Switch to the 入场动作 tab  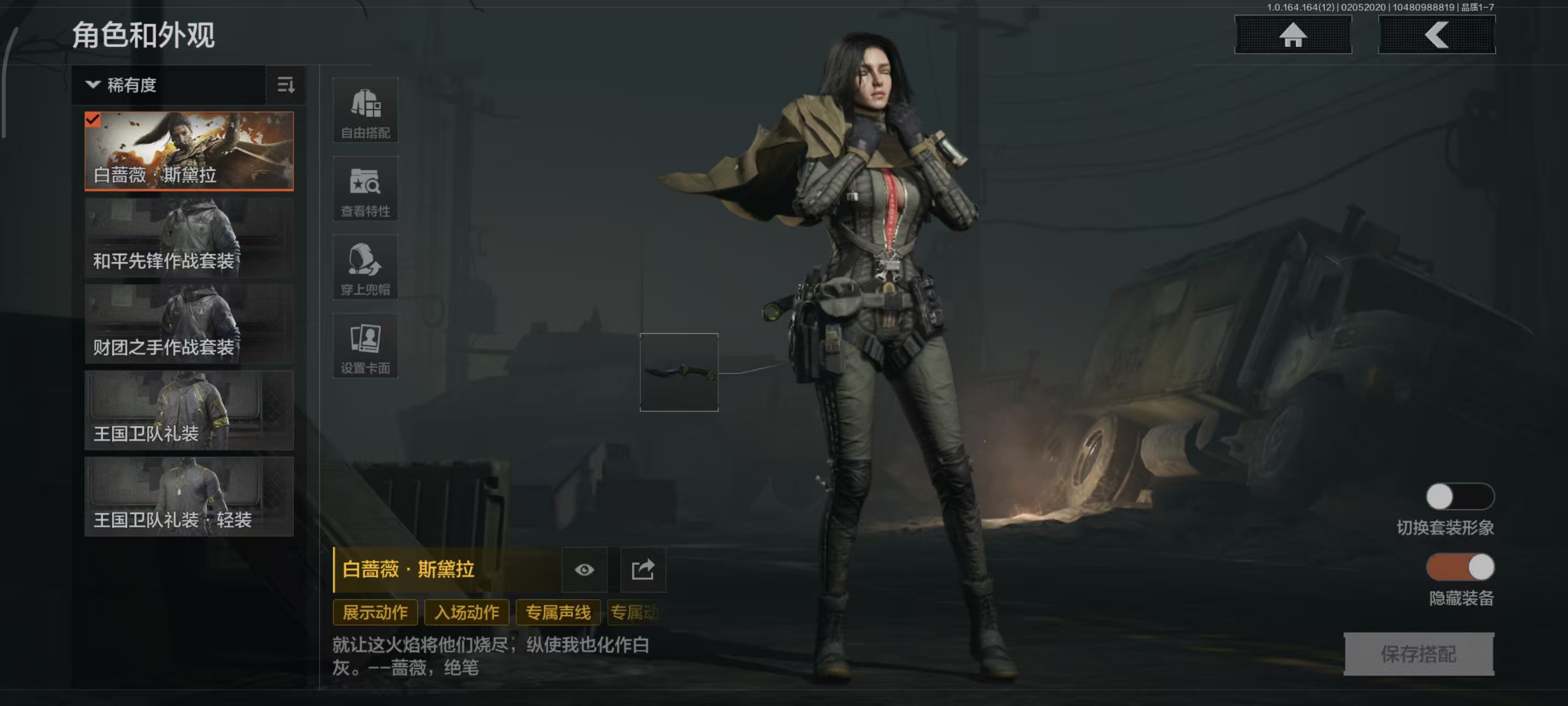(466, 612)
